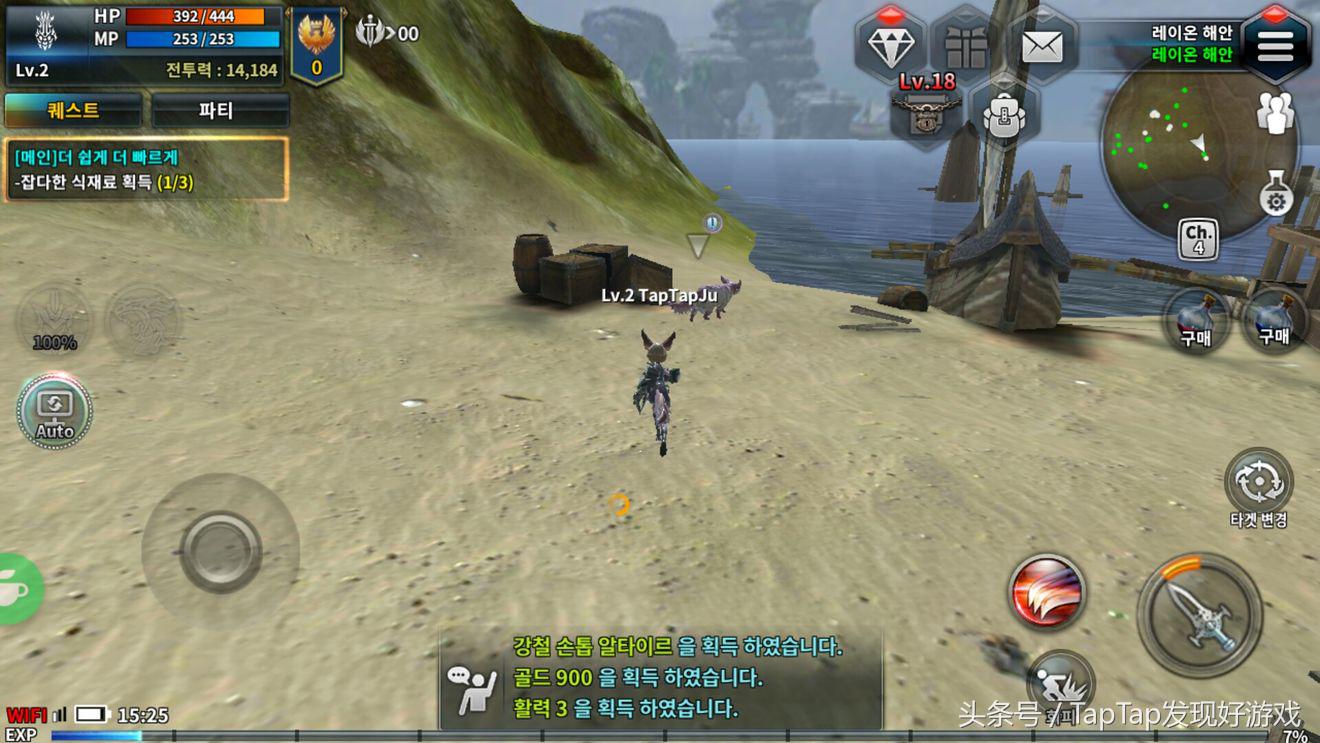The height and width of the screenshot is (743, 1320).
Task: Open the potion settings flask icon
Action: click(x=1276, y=193)
